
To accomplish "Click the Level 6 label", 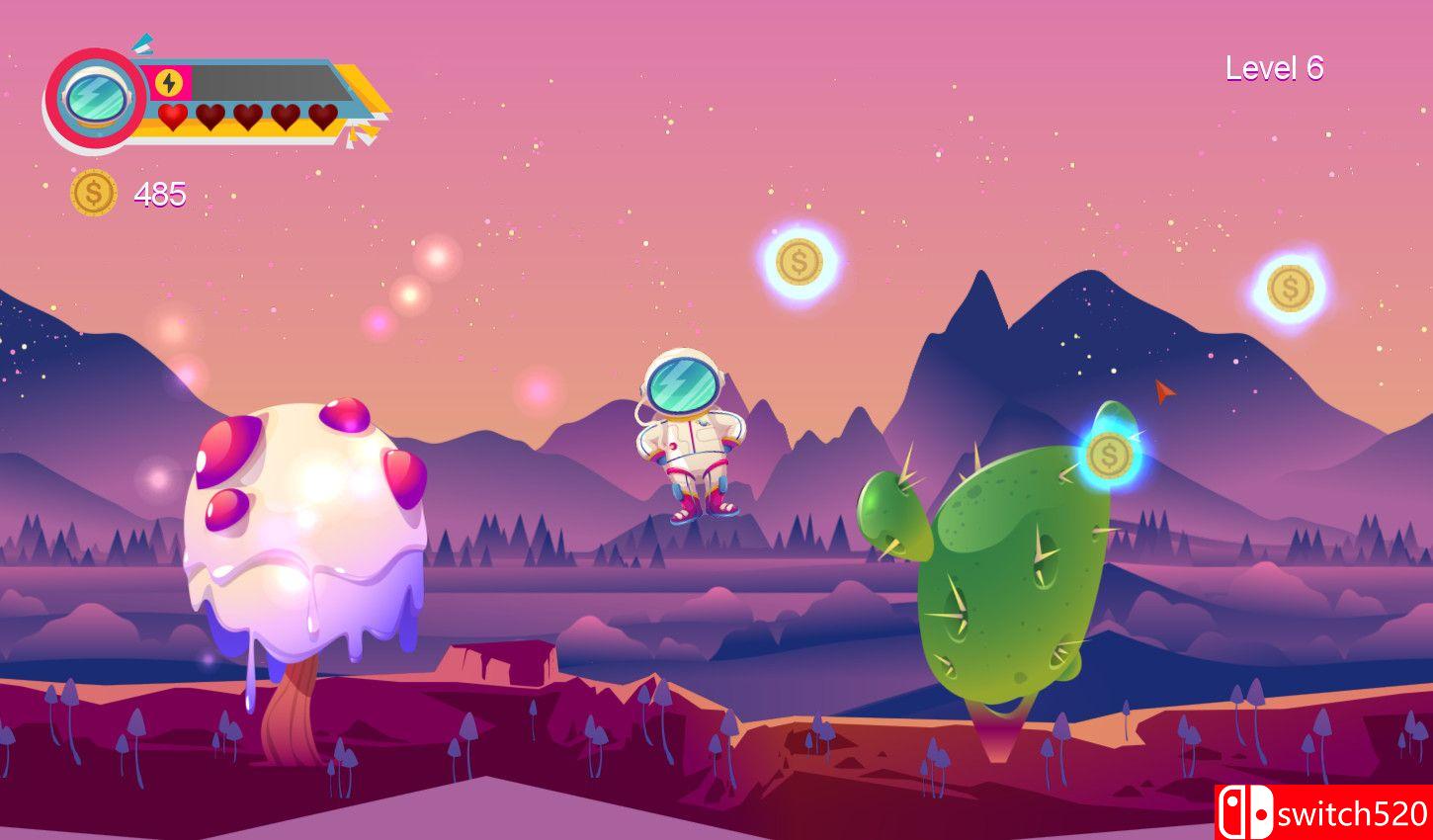I will point(1275,67).
